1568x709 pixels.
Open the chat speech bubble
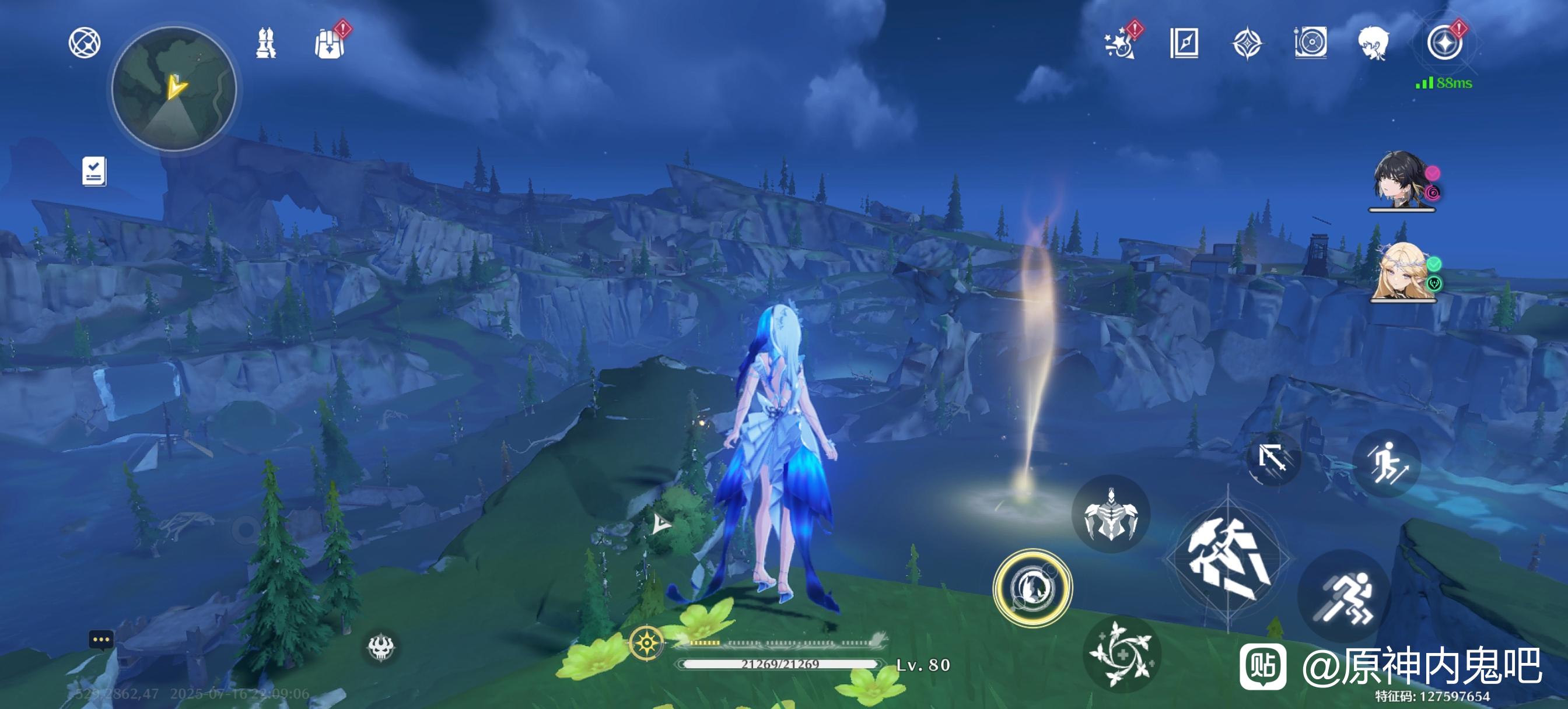point(101,640)
